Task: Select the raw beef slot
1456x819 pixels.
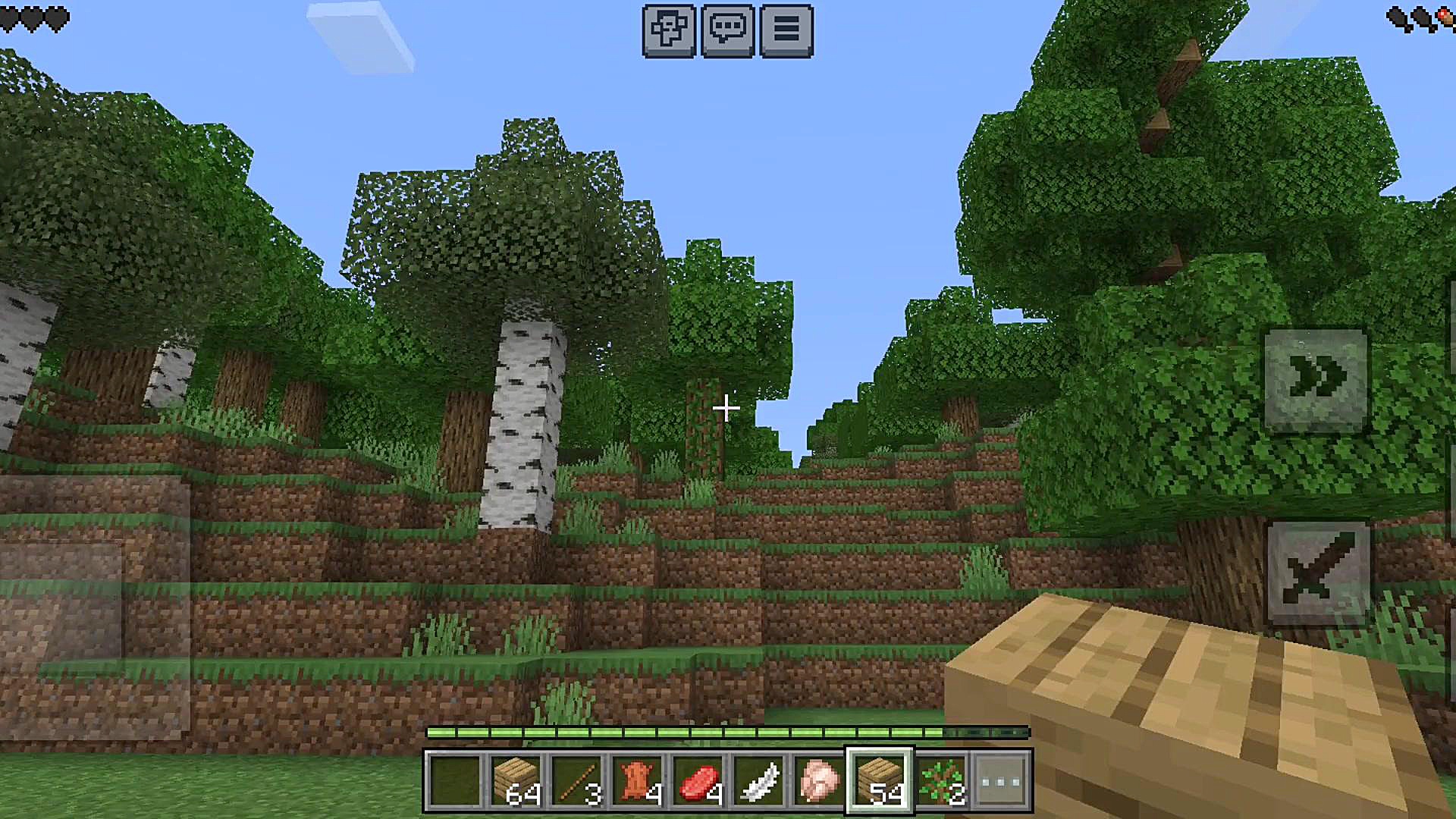Action: [x=698, y=780]
